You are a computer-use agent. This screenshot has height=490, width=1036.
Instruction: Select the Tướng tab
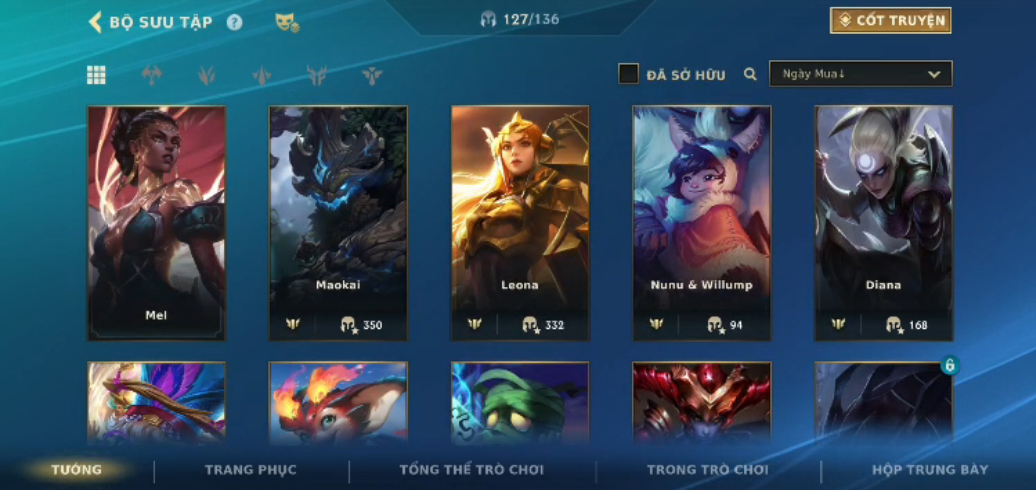(x=77, y=470)
